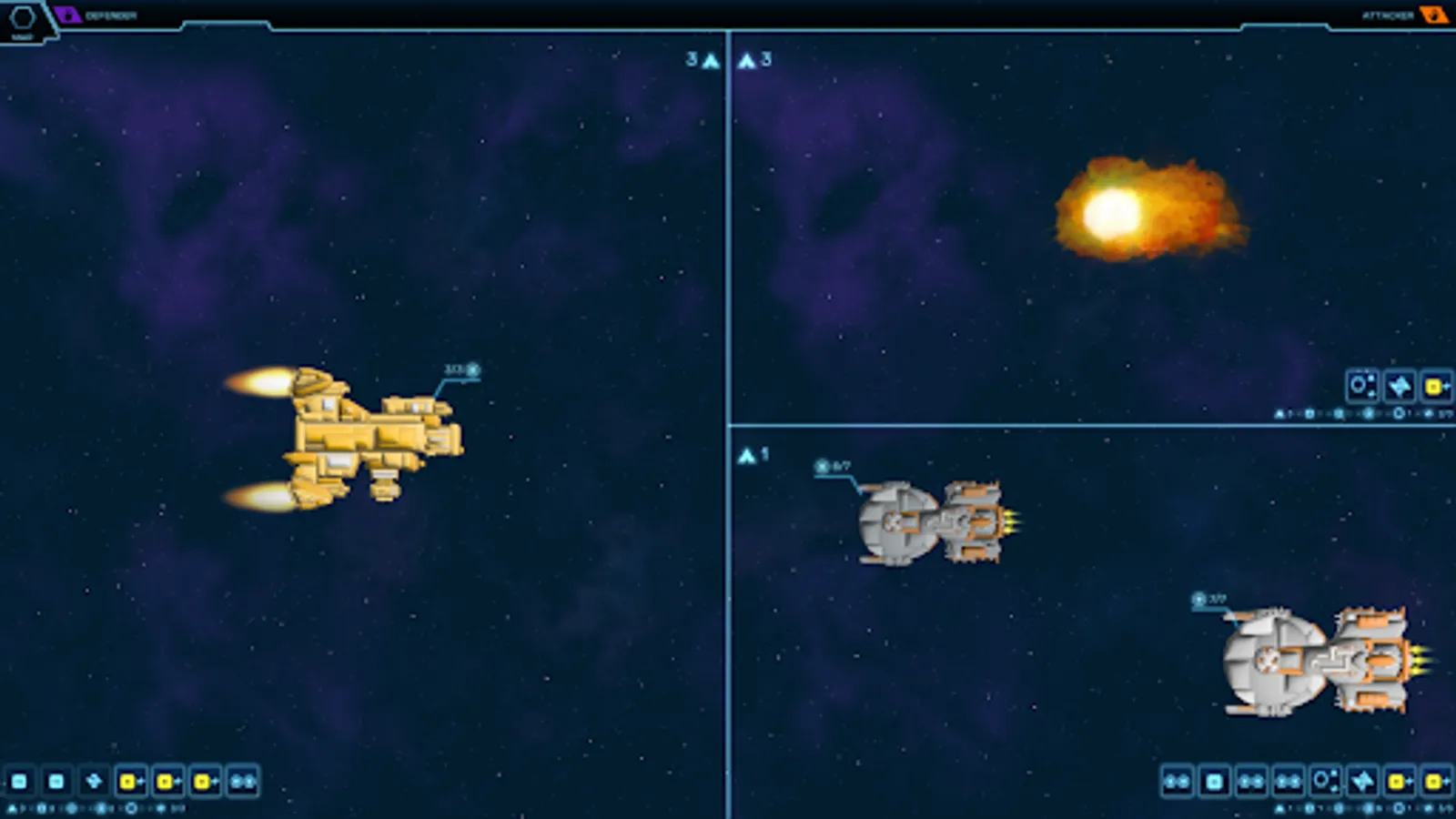
Task: Toggle the twin-ship formation icon in the bottom-right toolbar
Action: coord(1177,781)
